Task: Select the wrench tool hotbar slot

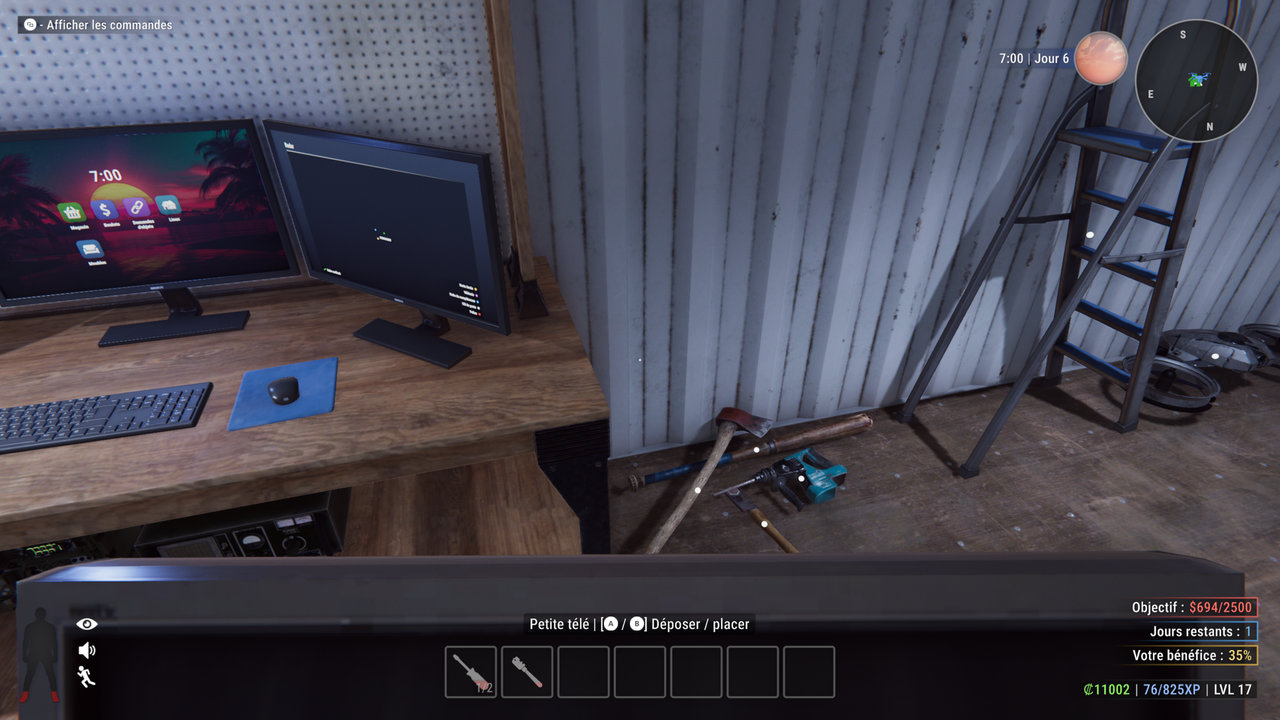Action: [527, 672]
